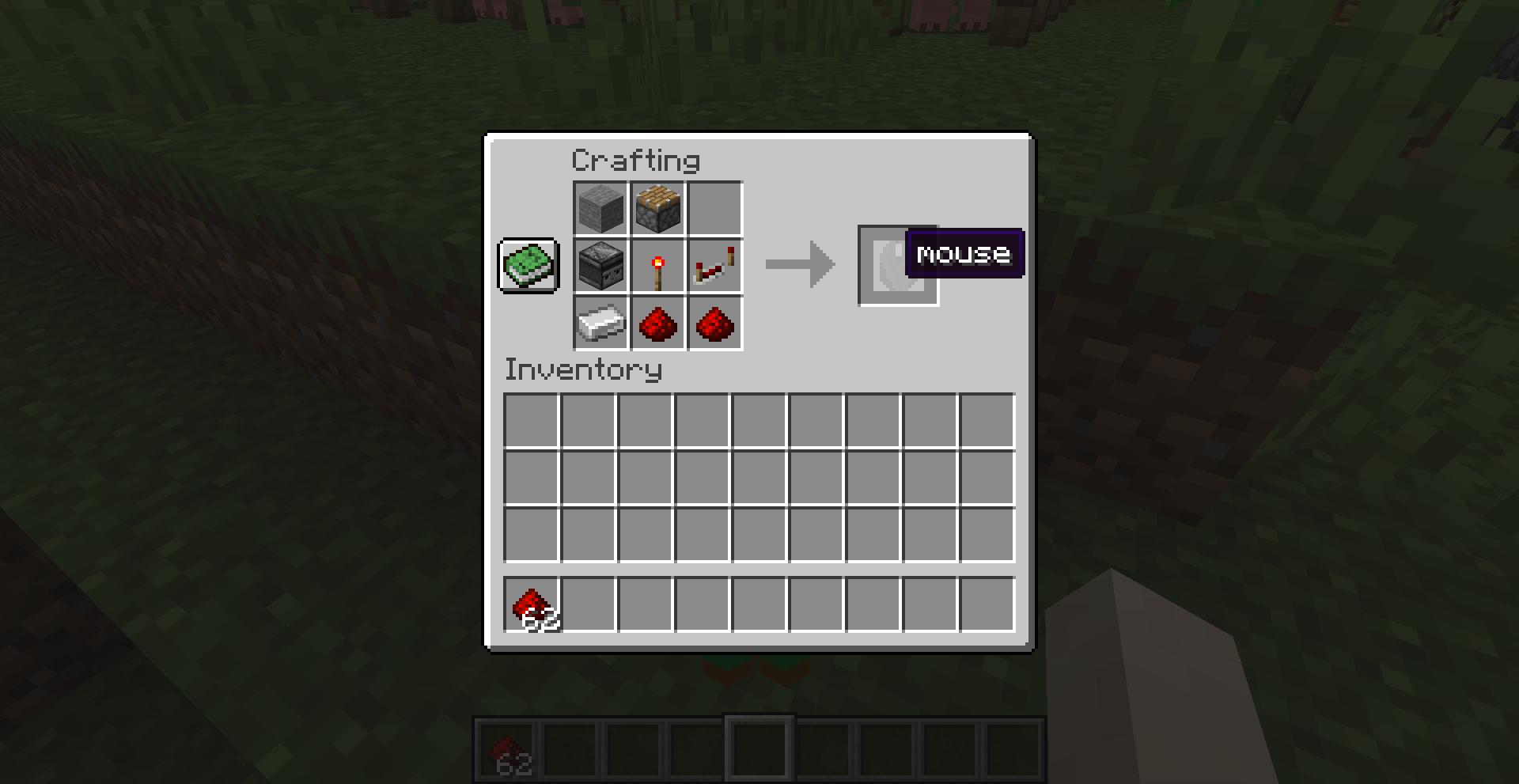Click the Crafting title area
The height and width of the screenshot is (784, 1519).
click(x=635, y=159)
